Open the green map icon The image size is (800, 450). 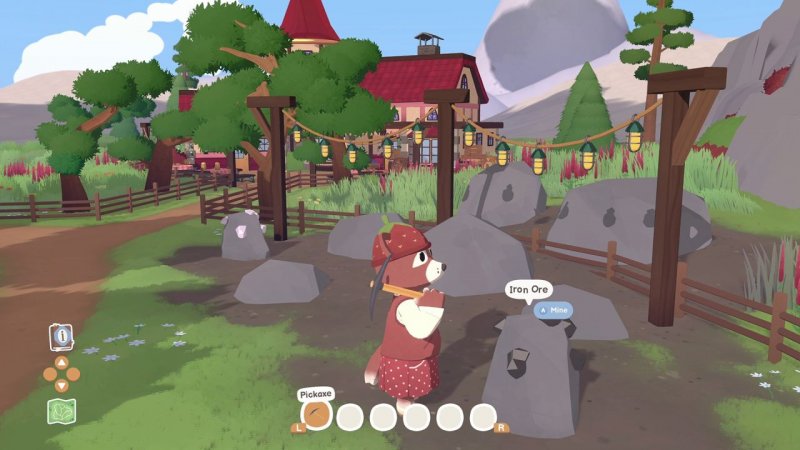61,411
